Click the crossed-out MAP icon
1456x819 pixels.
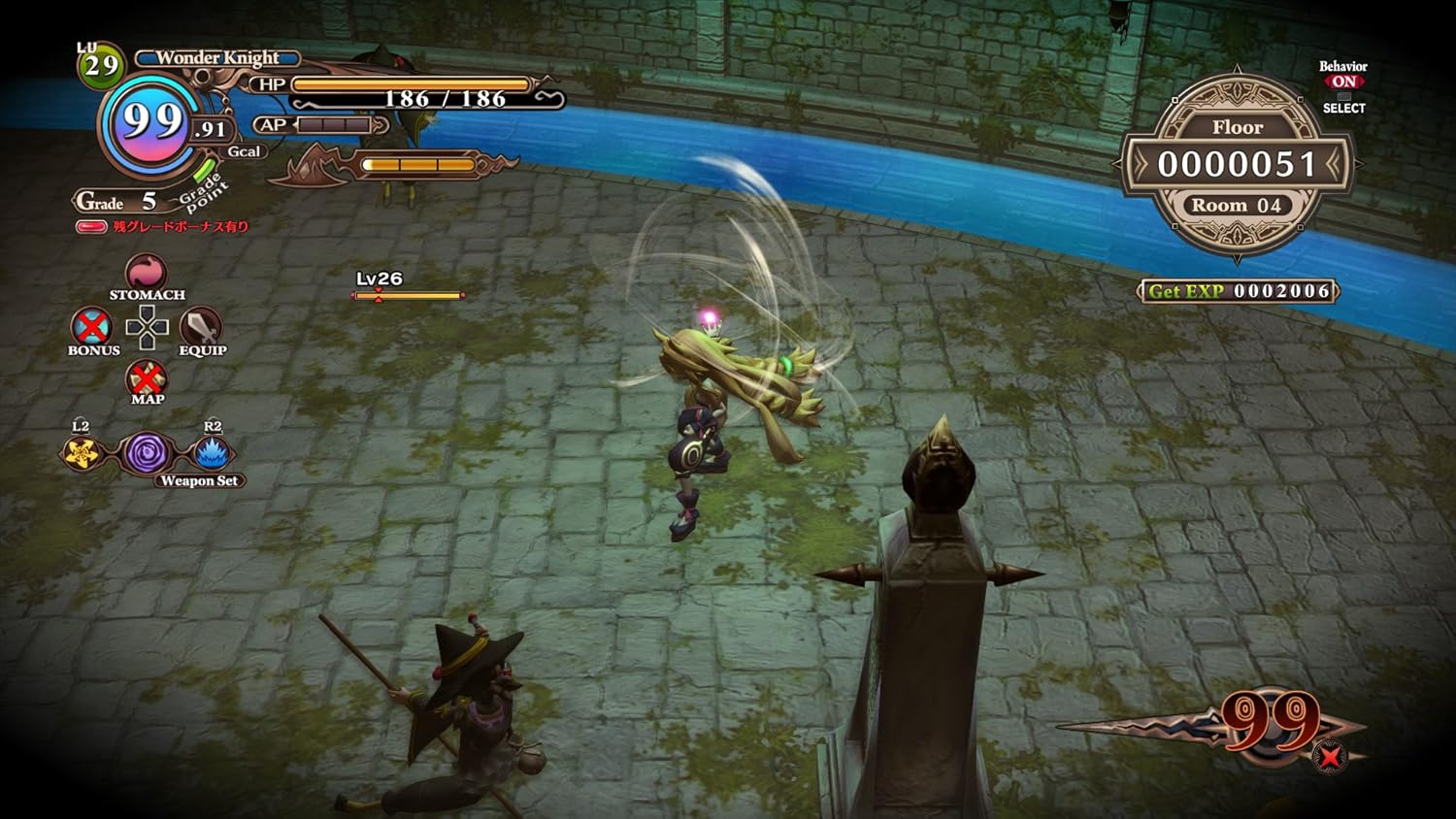pyautogui.click(x=146, y=378)
